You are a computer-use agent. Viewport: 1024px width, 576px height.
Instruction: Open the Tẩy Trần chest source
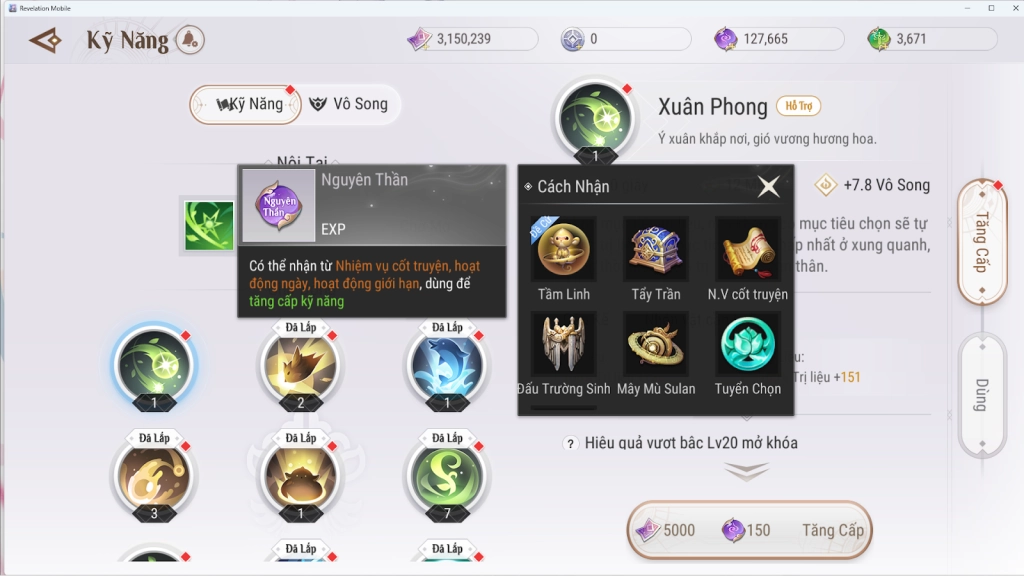click(655, 250)
